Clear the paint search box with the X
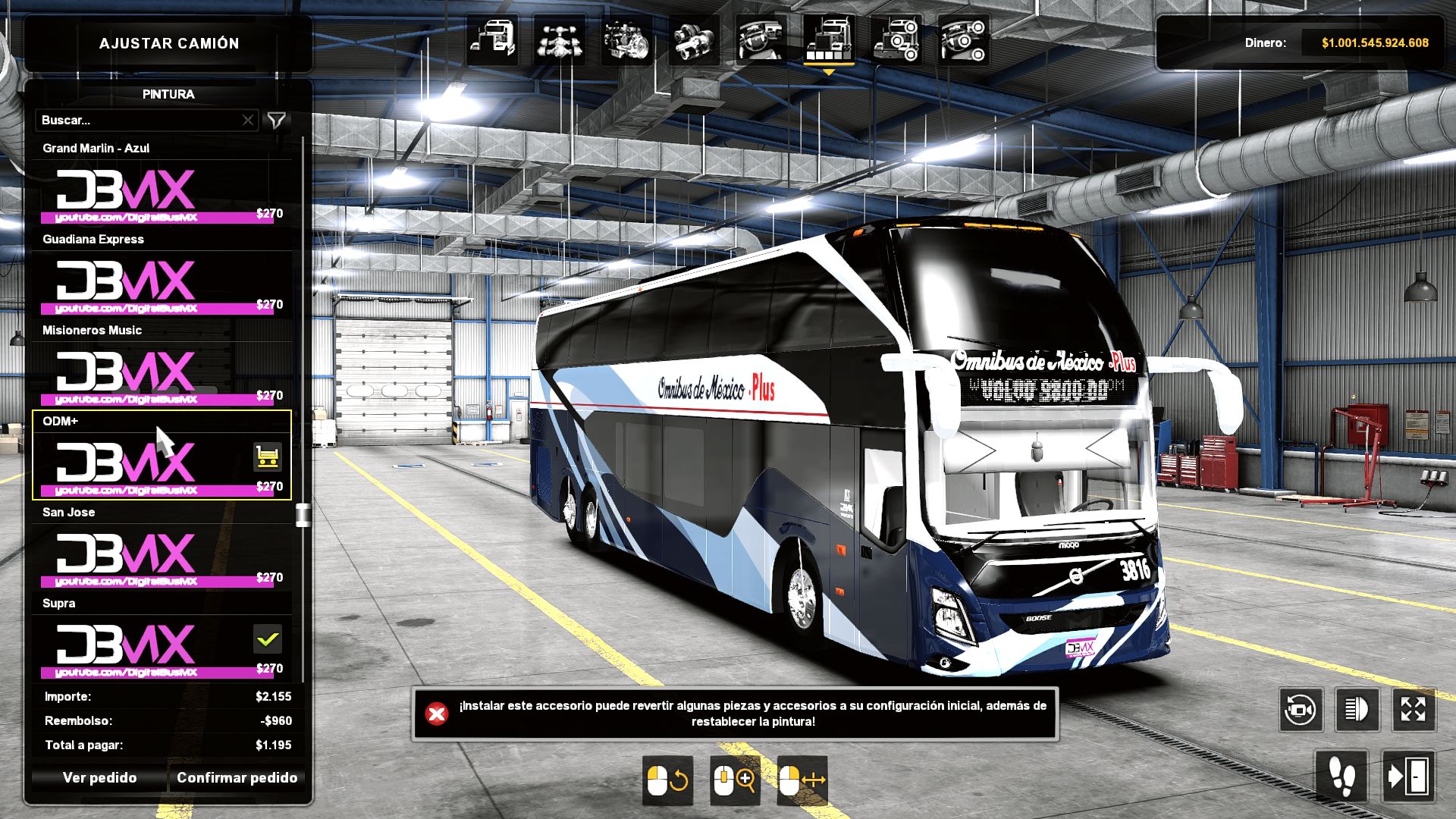The image size is (1456, 819). coord(248,121)
